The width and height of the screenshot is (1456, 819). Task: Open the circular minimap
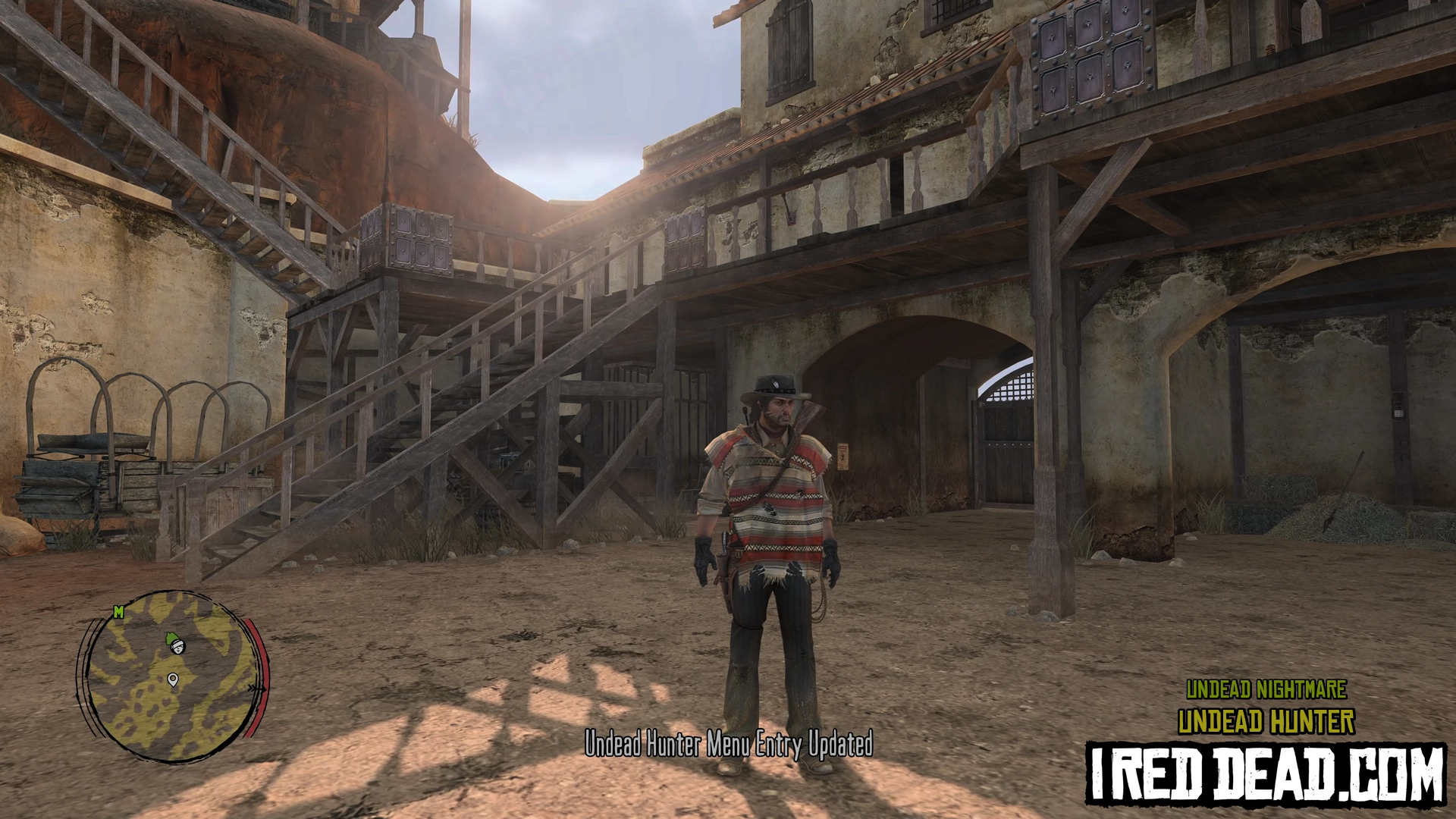tap(173, 676)
